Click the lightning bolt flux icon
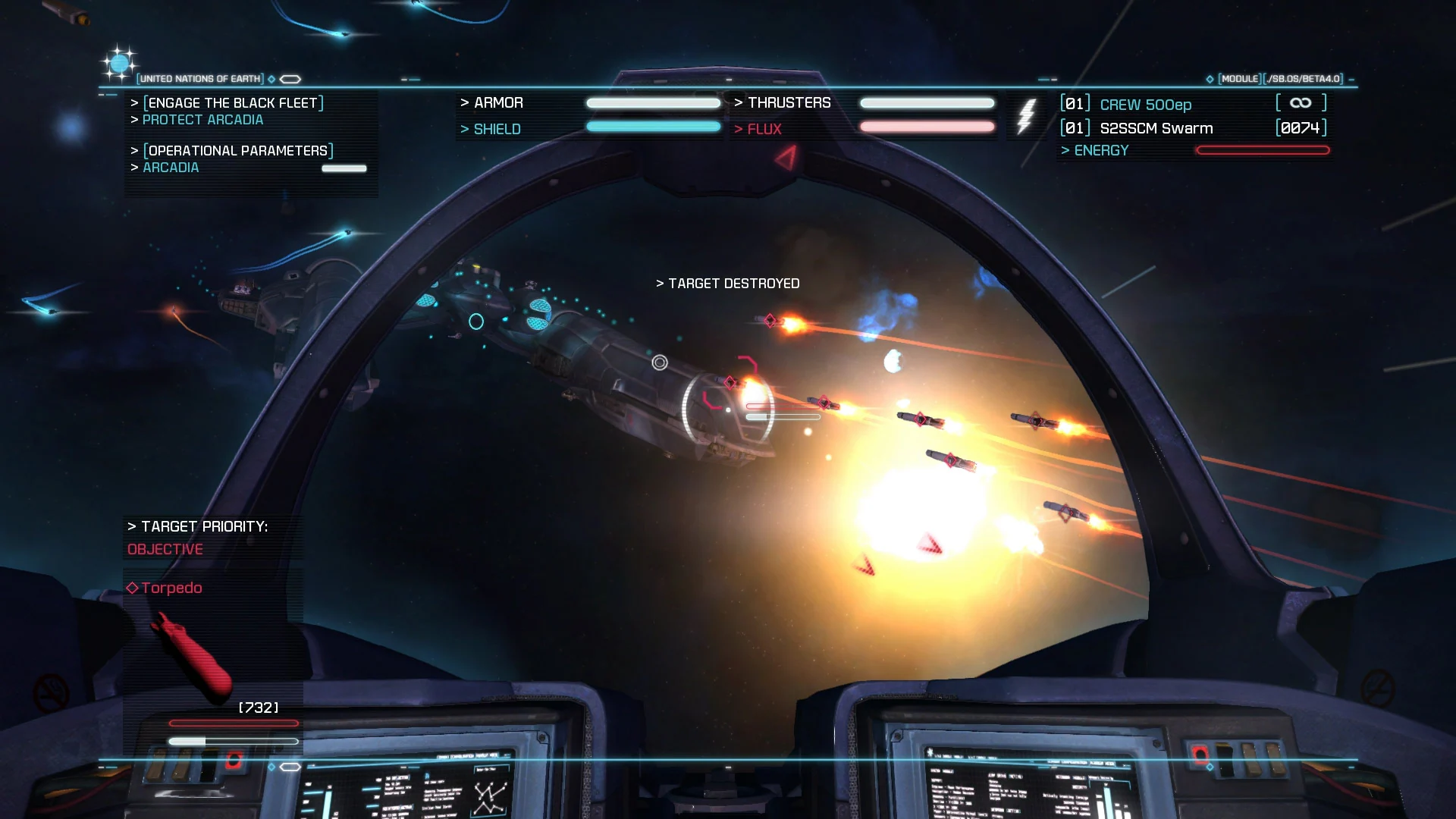The image size is (1456, 819). (x=1027, y=115)
